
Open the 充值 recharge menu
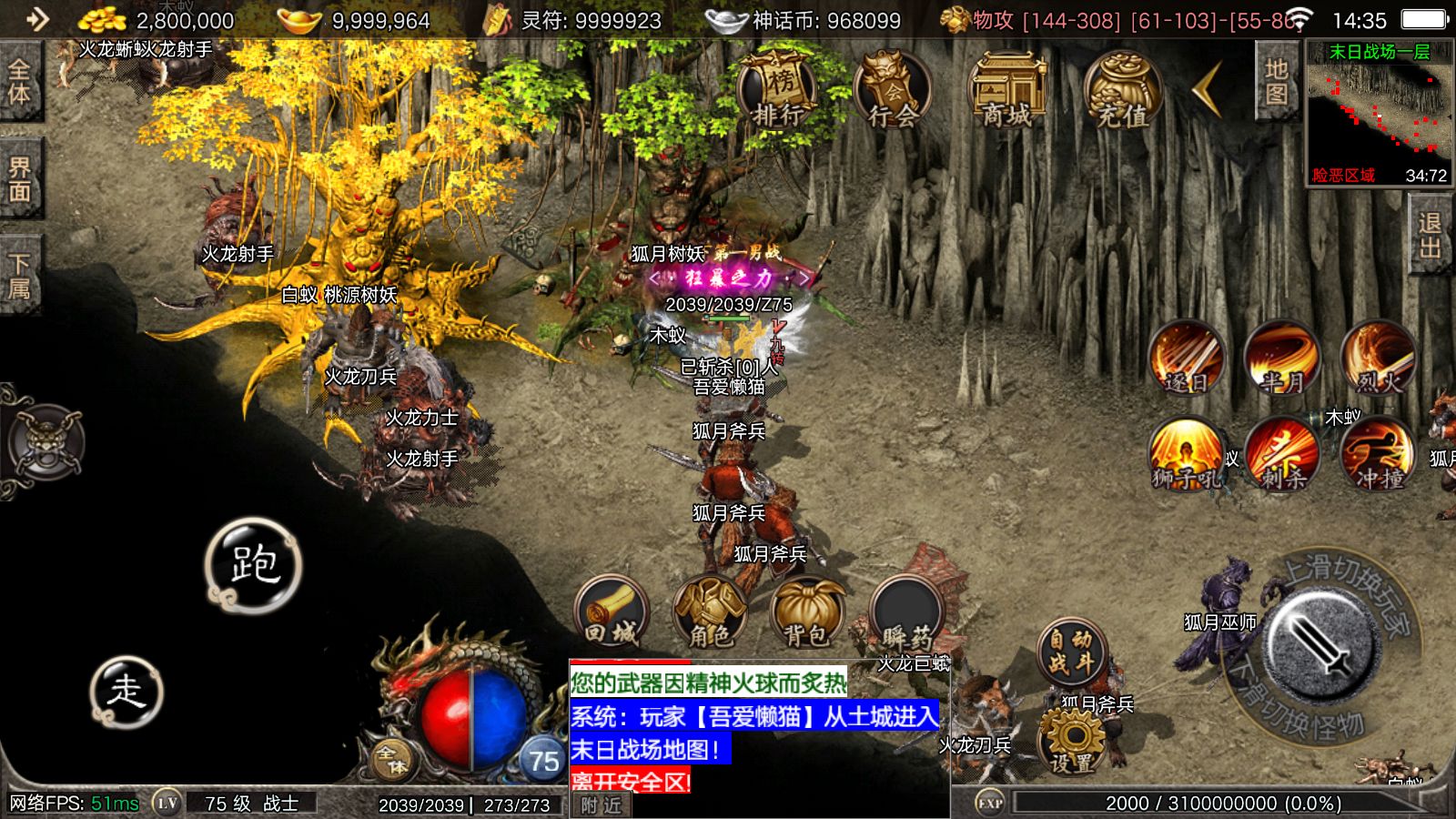pyautogui.click(x=1122, y=91)
